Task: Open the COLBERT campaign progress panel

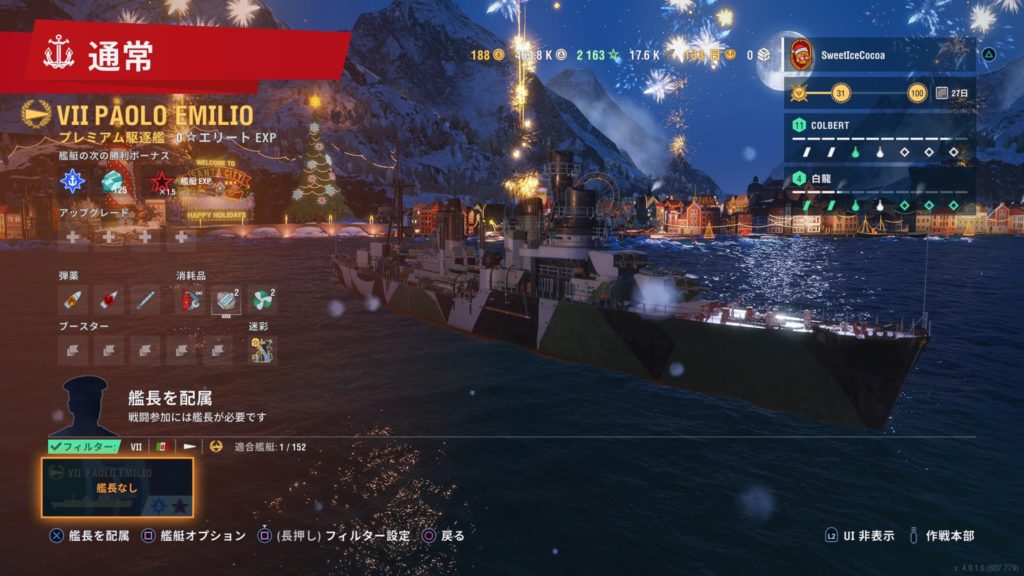Action: [880, 138]
